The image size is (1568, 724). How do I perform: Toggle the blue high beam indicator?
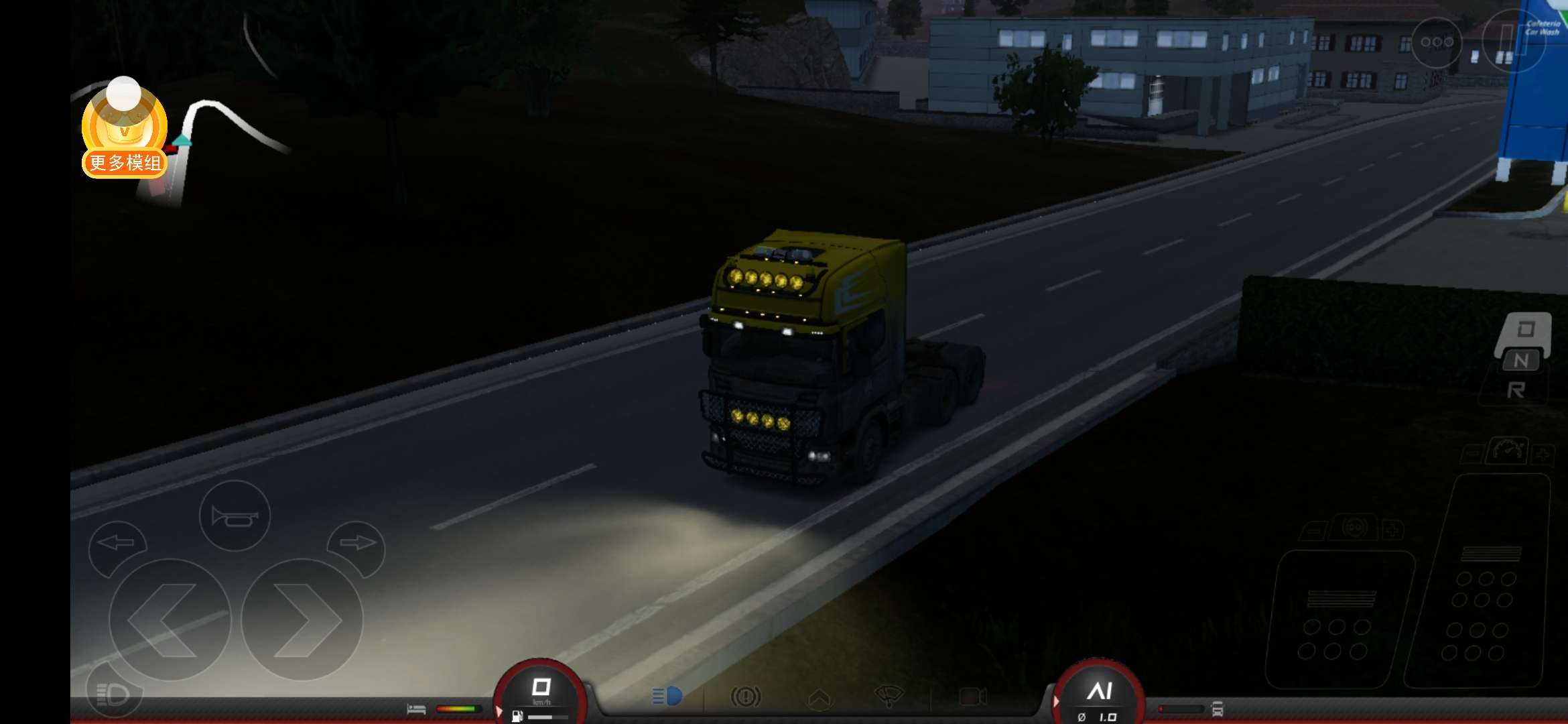(x=667, y=697)
